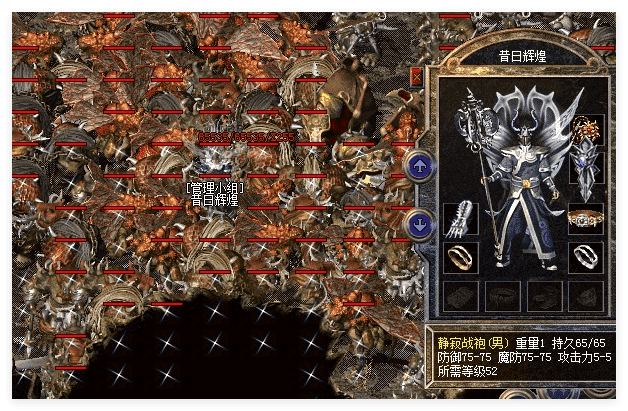Click the blue up arrow button
Screen dimensions: 628x411
click(x=421, y=164)
